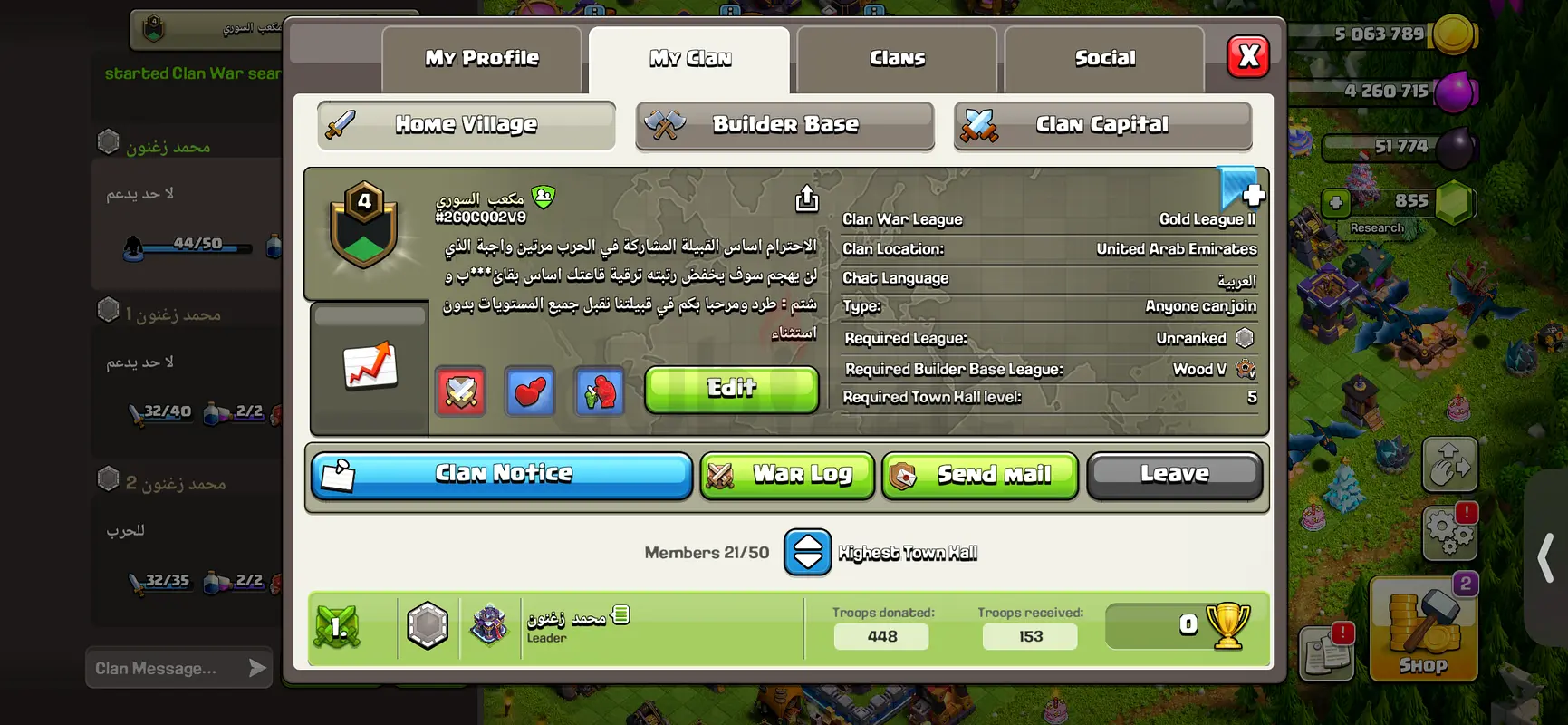1568x725 pixels.
Task: Open clan statistics chart icon
Action: [370, 367]
